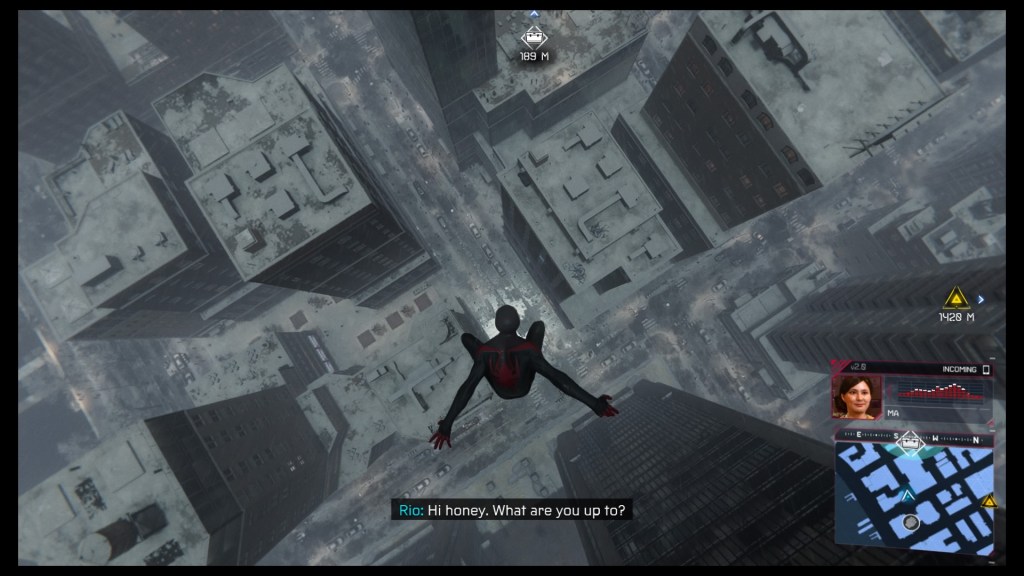
Task: Select the gray circular marker on the minimap
Action: [x=909, y=522]
